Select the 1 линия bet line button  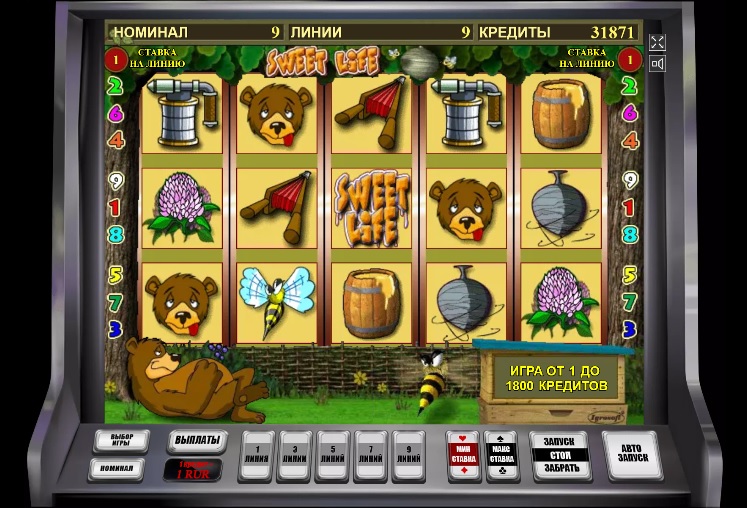click(259, 454)
